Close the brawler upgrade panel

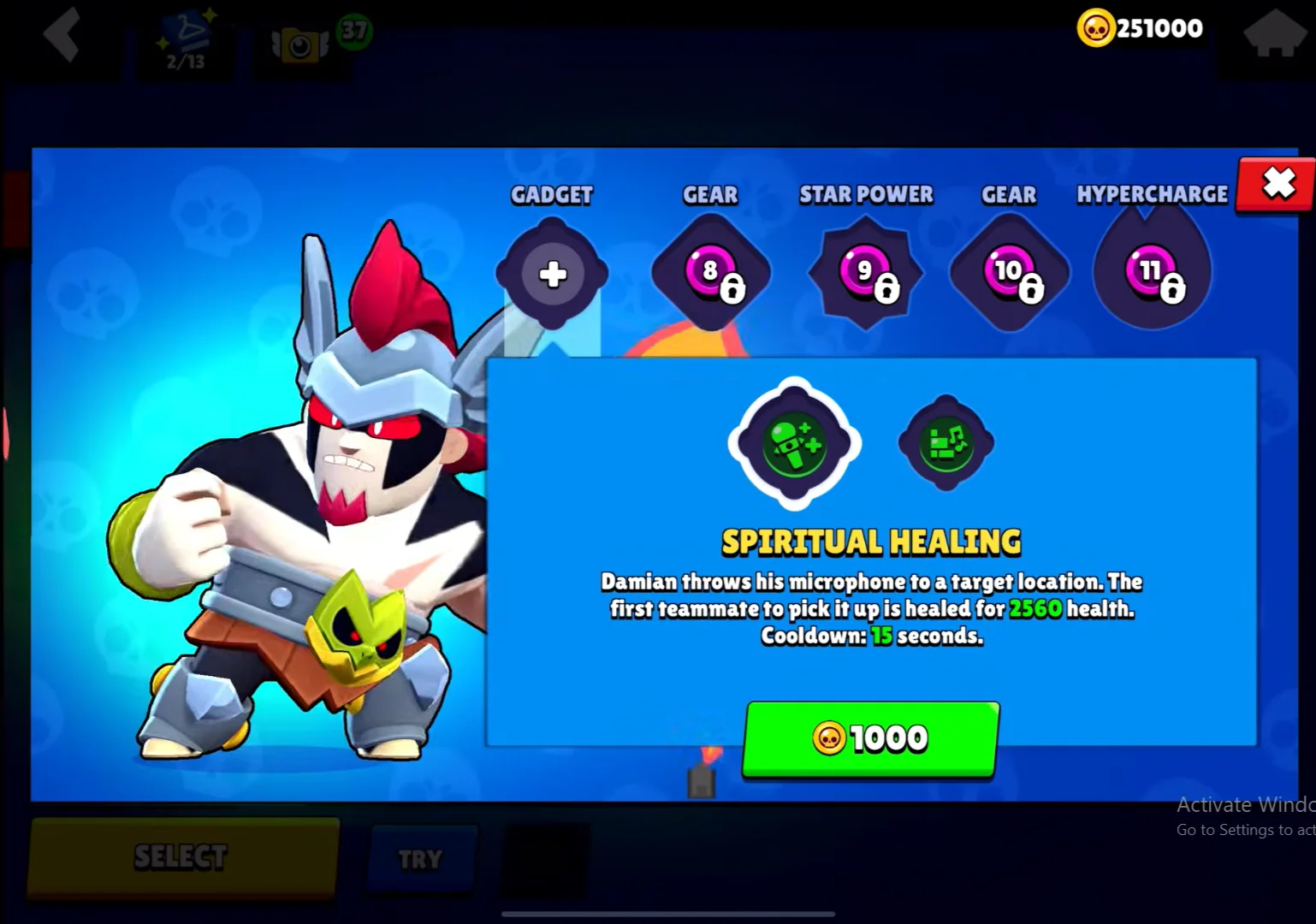1277,183
